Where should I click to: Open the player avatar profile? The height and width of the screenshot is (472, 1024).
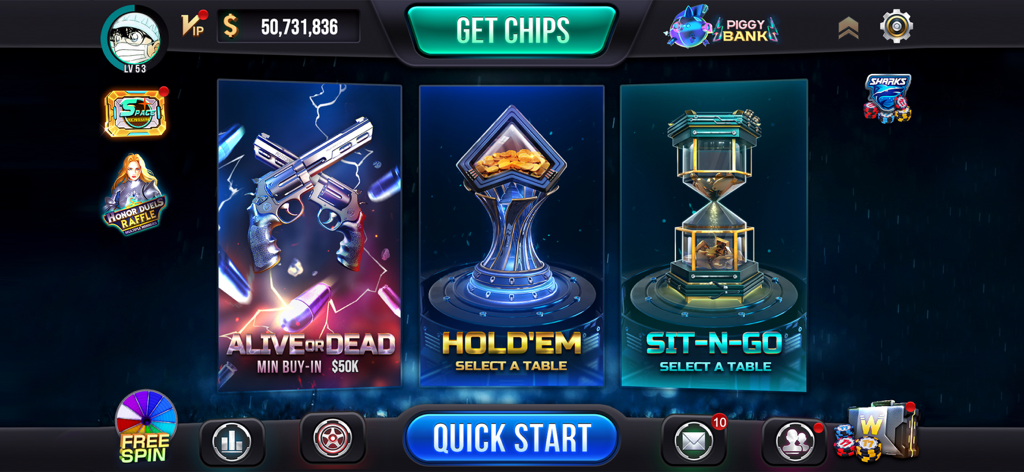tap(134, 37)
